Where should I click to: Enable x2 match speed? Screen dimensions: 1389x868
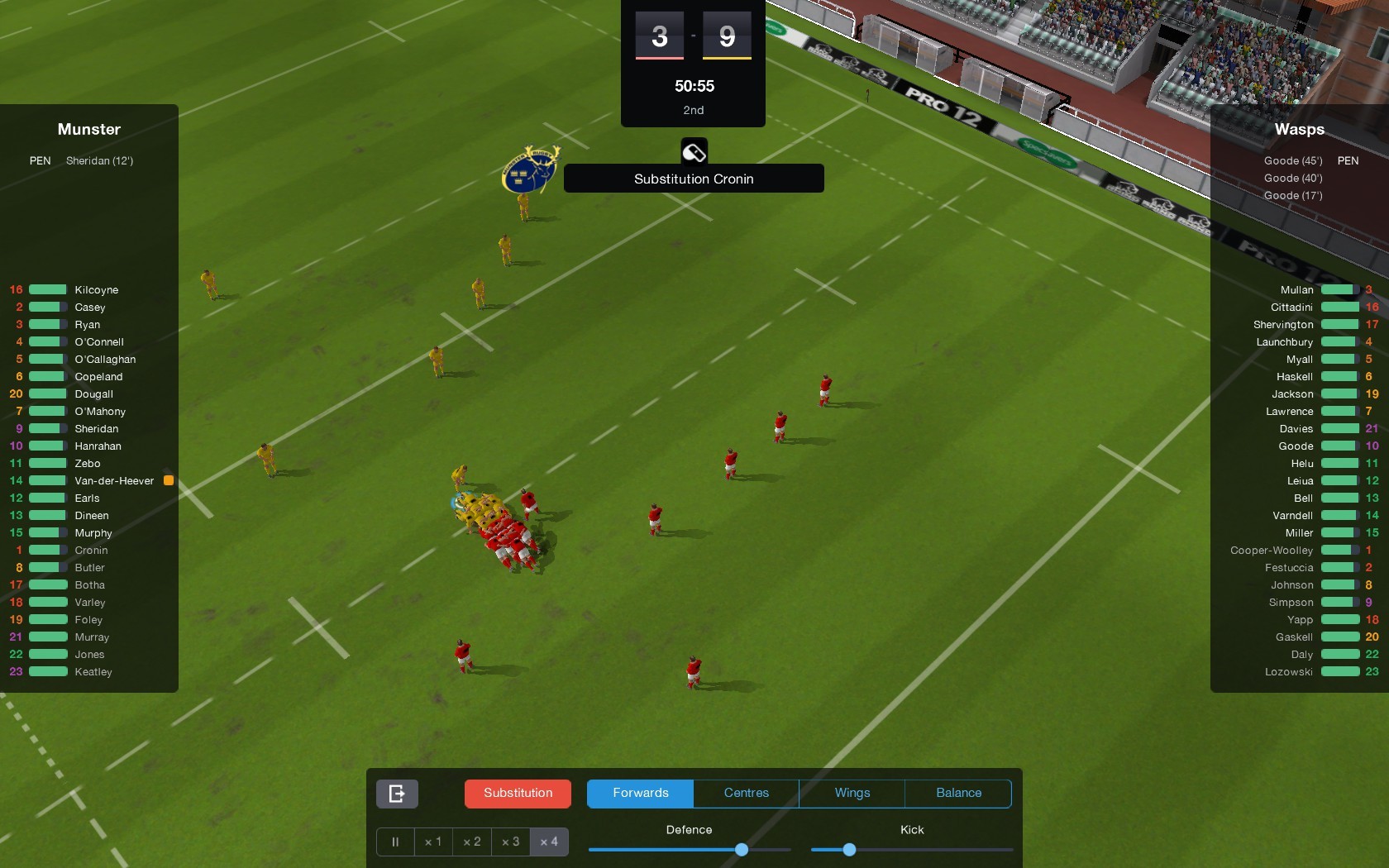point(471,842)
